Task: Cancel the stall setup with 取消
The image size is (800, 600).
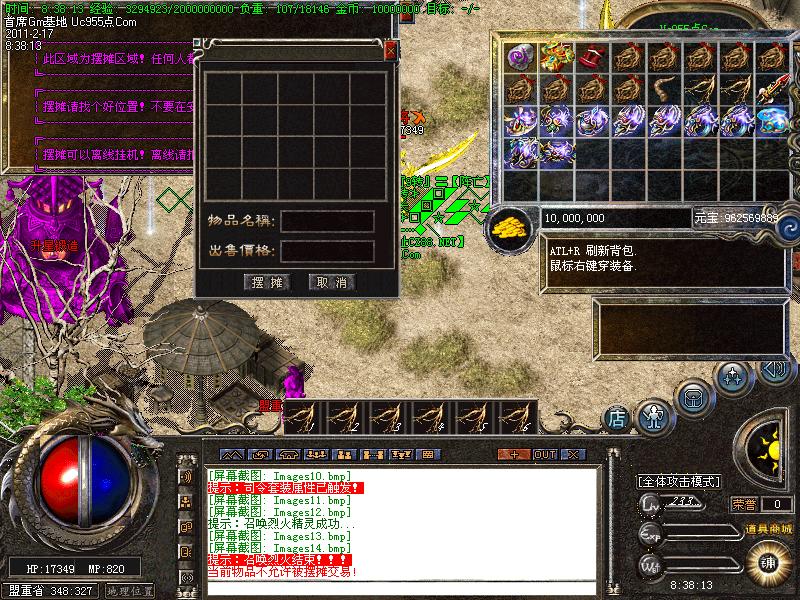Action: pos(332,283)
